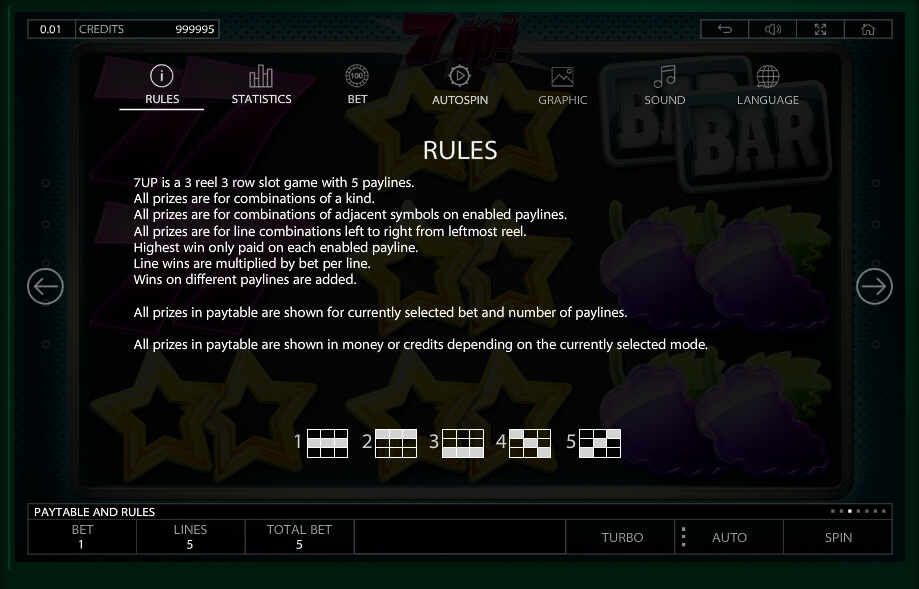Screen dimensions: 919x589
Task: Go to the previous rules page arrow
Action: point(45,288)
